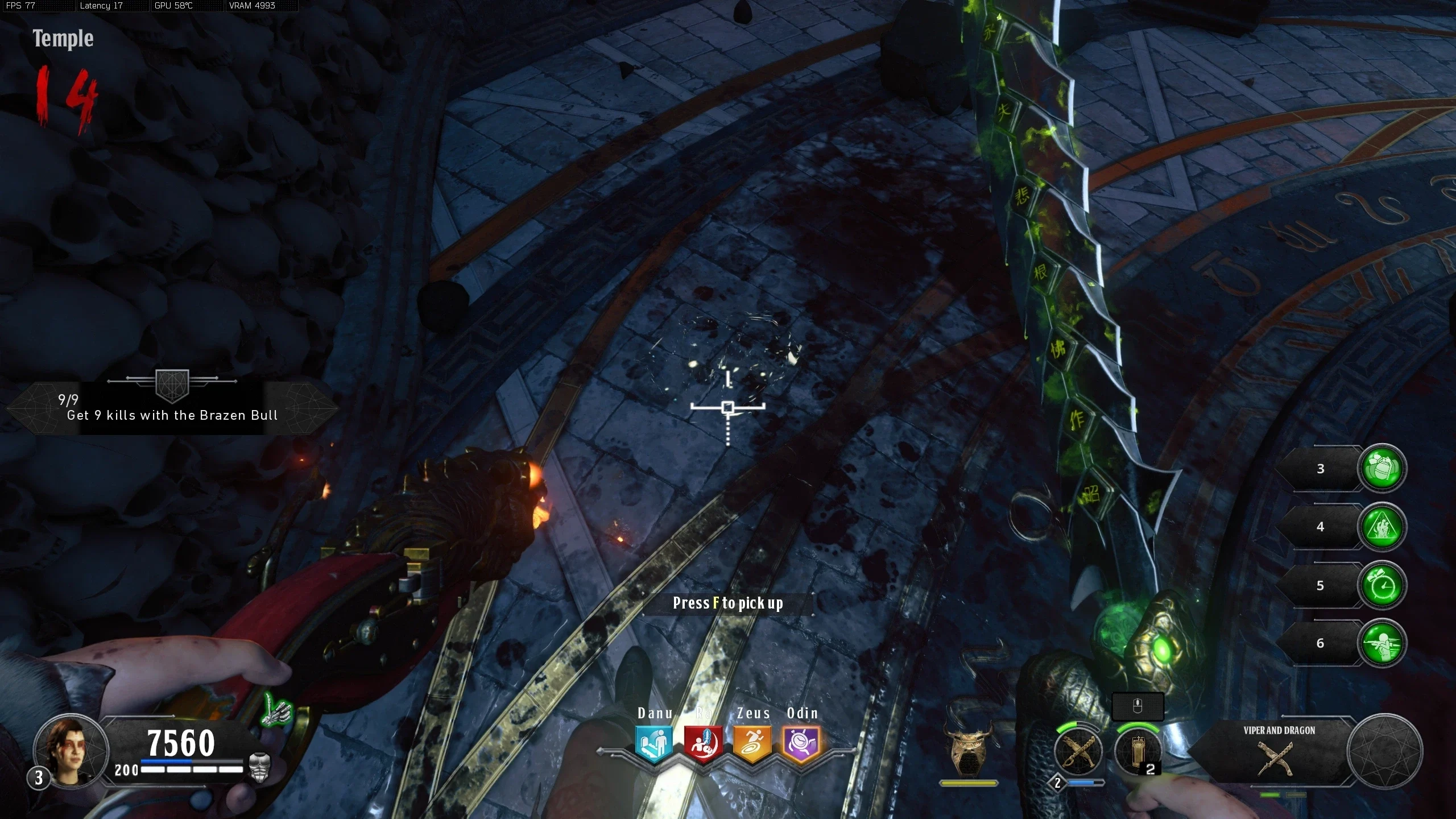
Task: Click the body armor icon
Action: [x=259, y=767]
